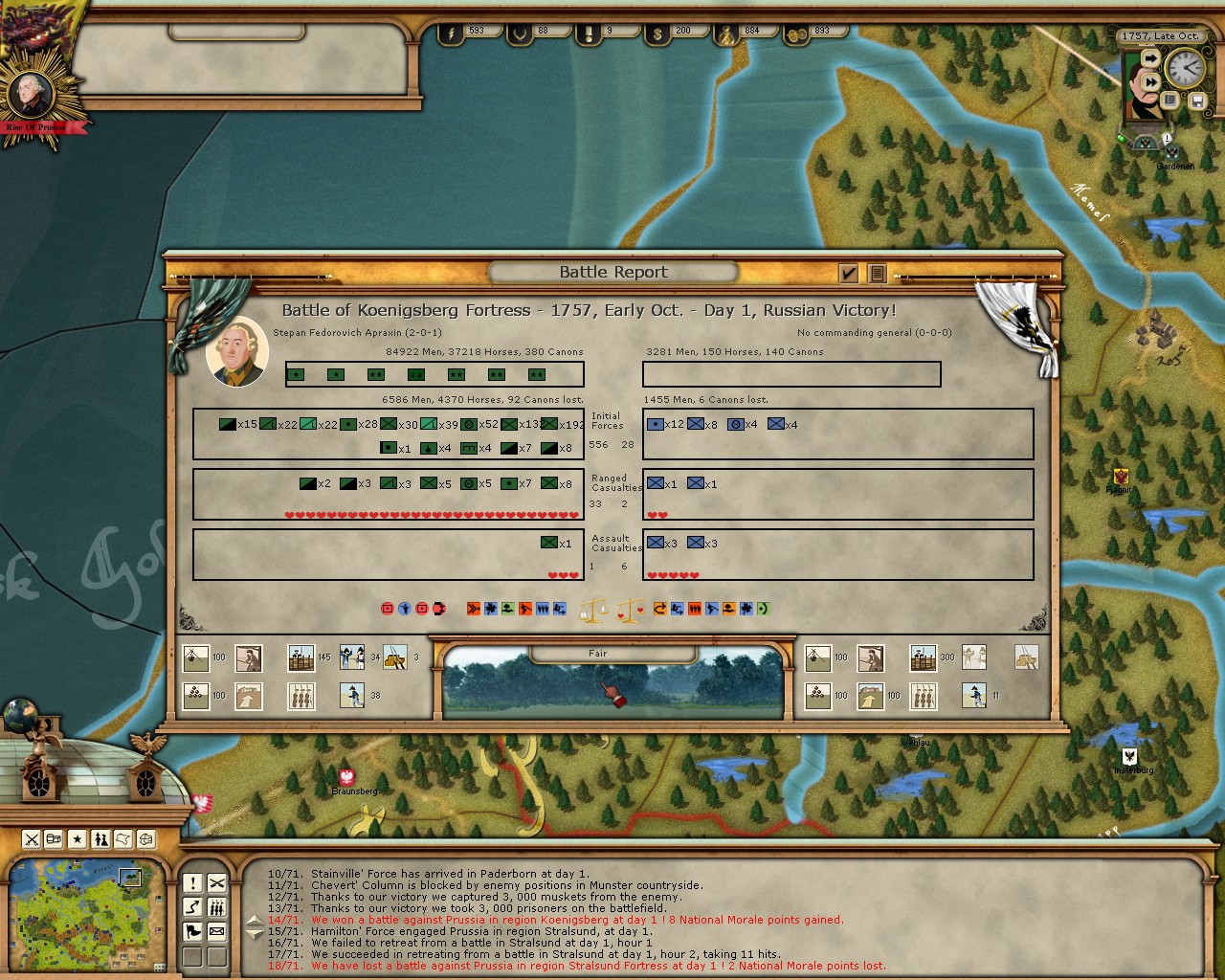This screenshot has height=980, width=1225.
Task: Save the game using the floppy disk icon
Action: (x=1197, y=100)
